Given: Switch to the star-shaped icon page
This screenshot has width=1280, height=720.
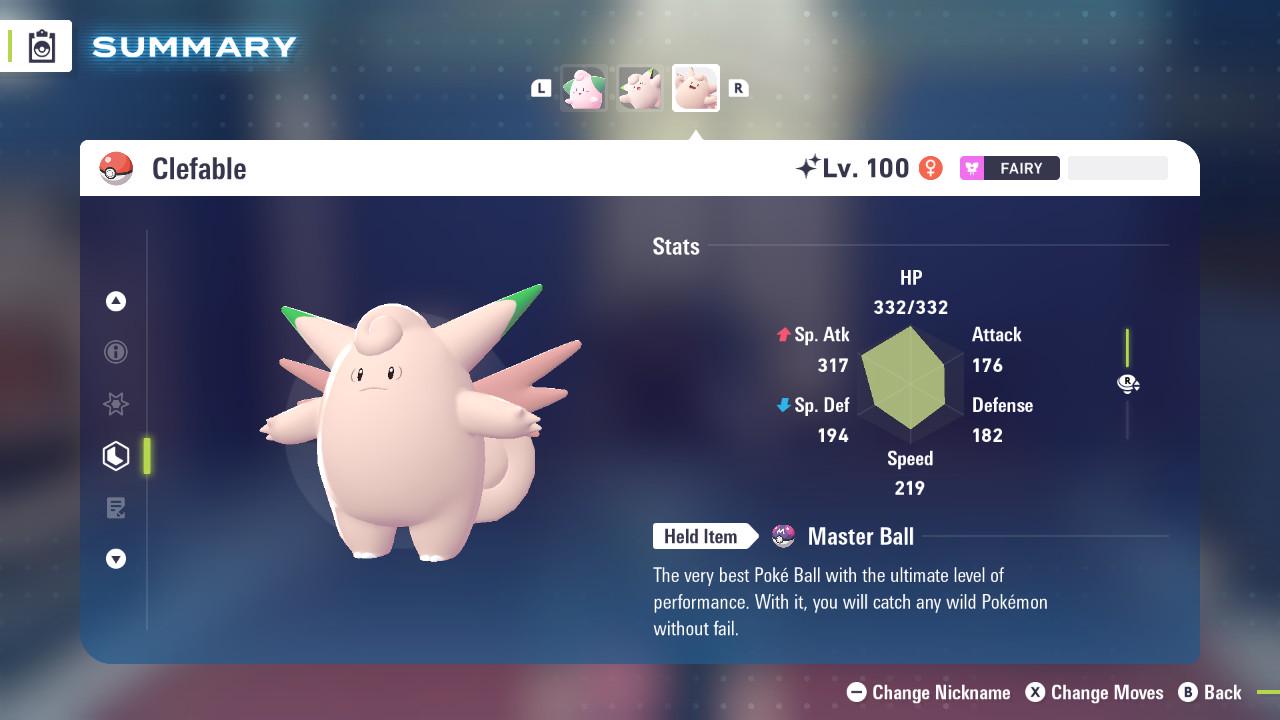Looking at the screenshot, I should pos(116,404).
